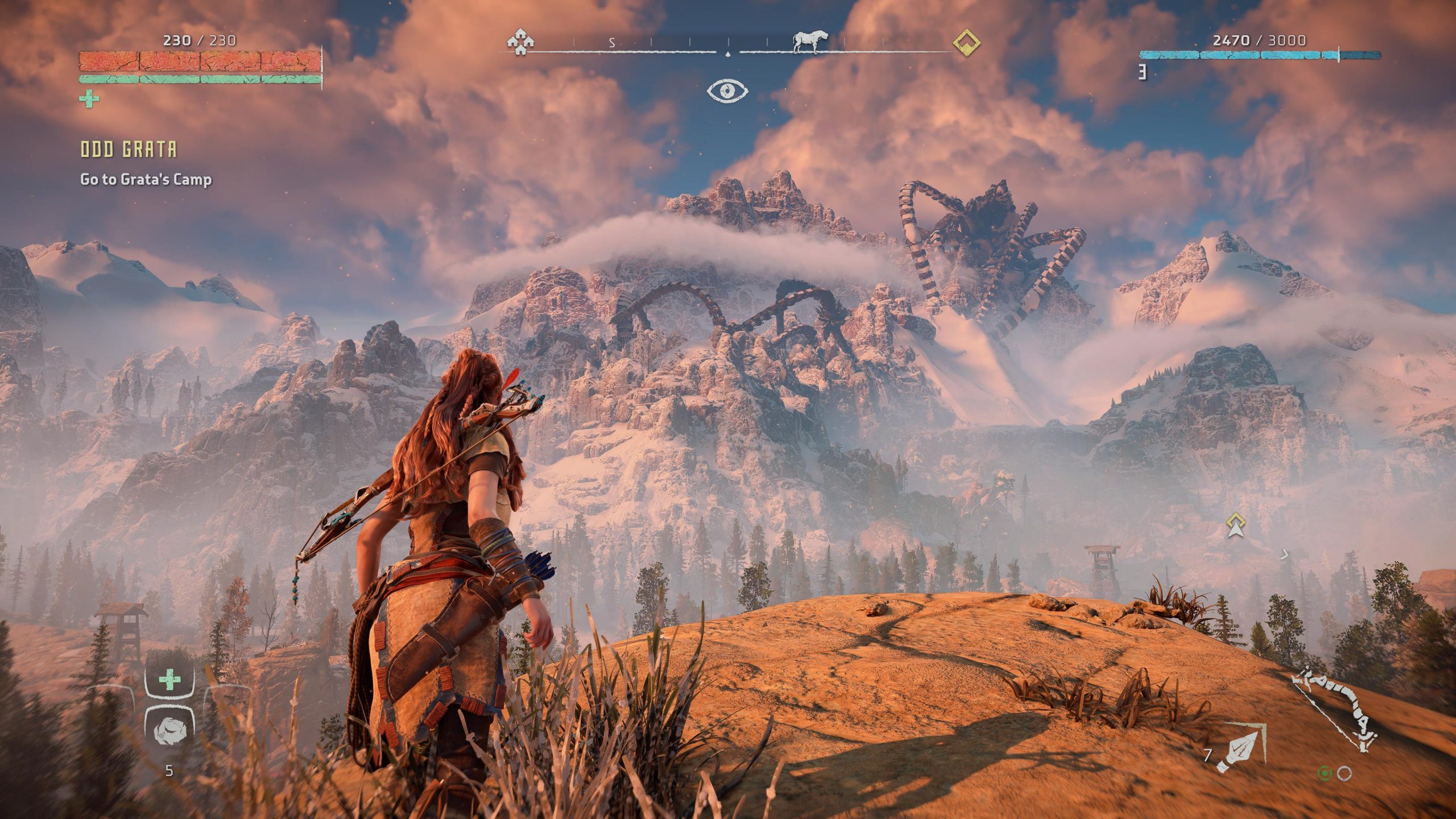Use the green cross medicine slot

click(x=169, y=680)
